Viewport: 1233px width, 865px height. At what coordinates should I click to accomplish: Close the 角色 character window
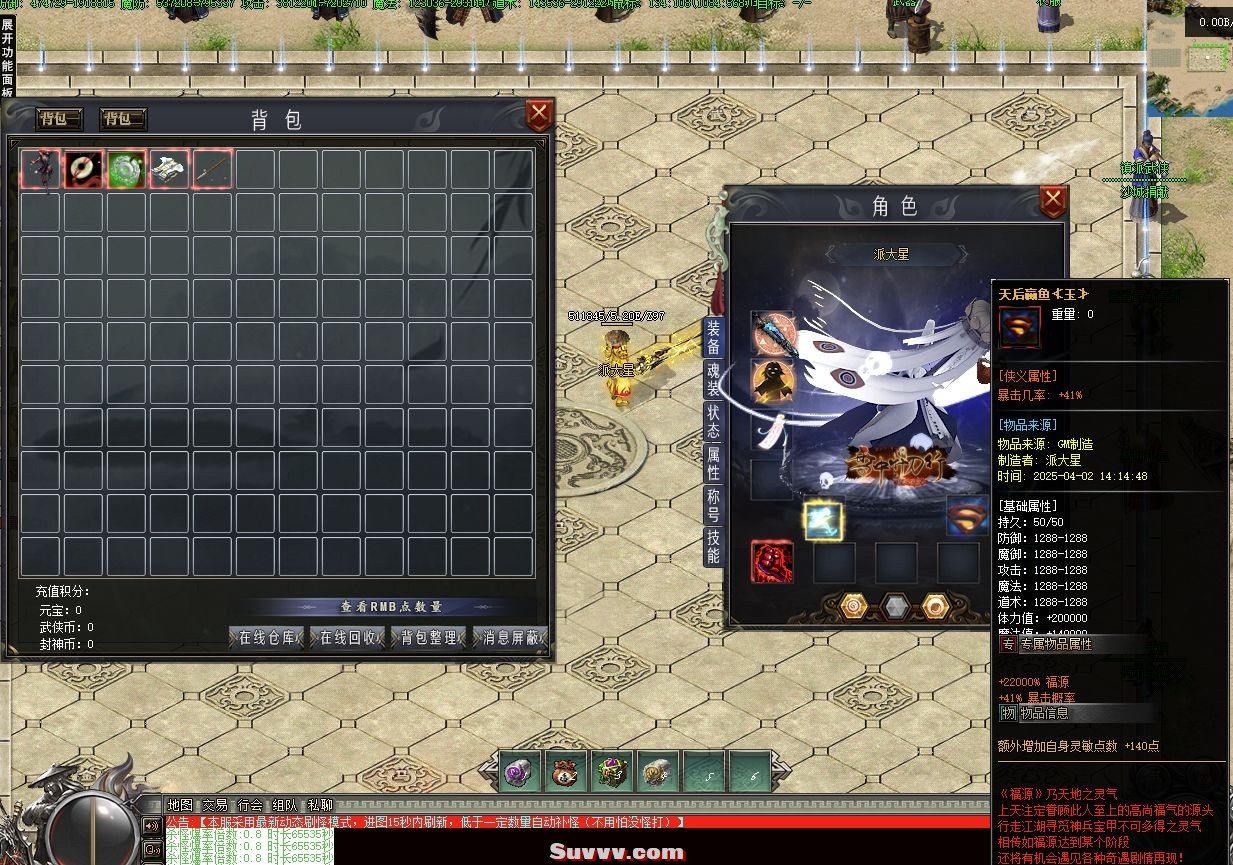[1053, 202]
